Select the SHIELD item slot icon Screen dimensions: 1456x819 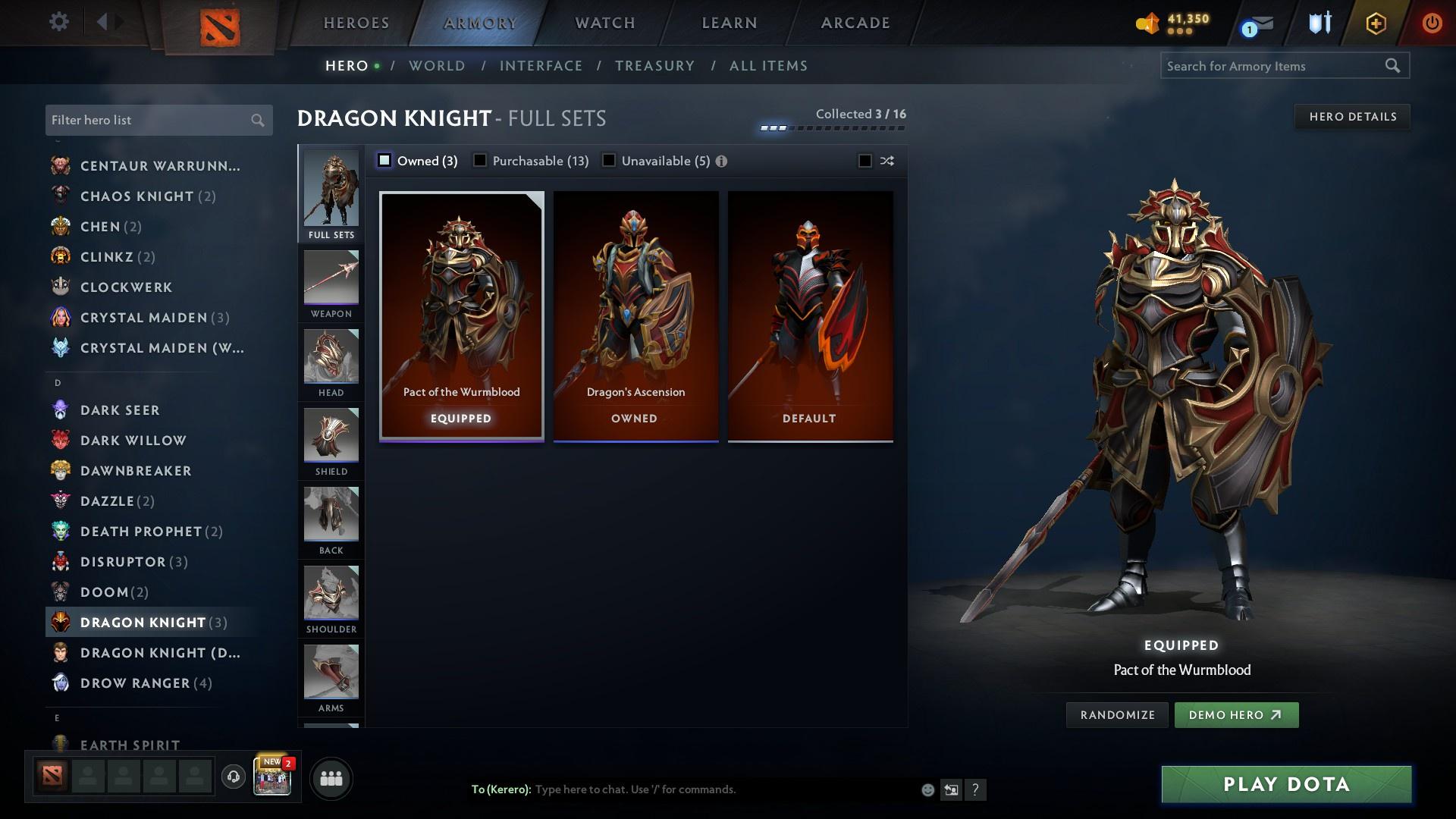coord(331,436)
